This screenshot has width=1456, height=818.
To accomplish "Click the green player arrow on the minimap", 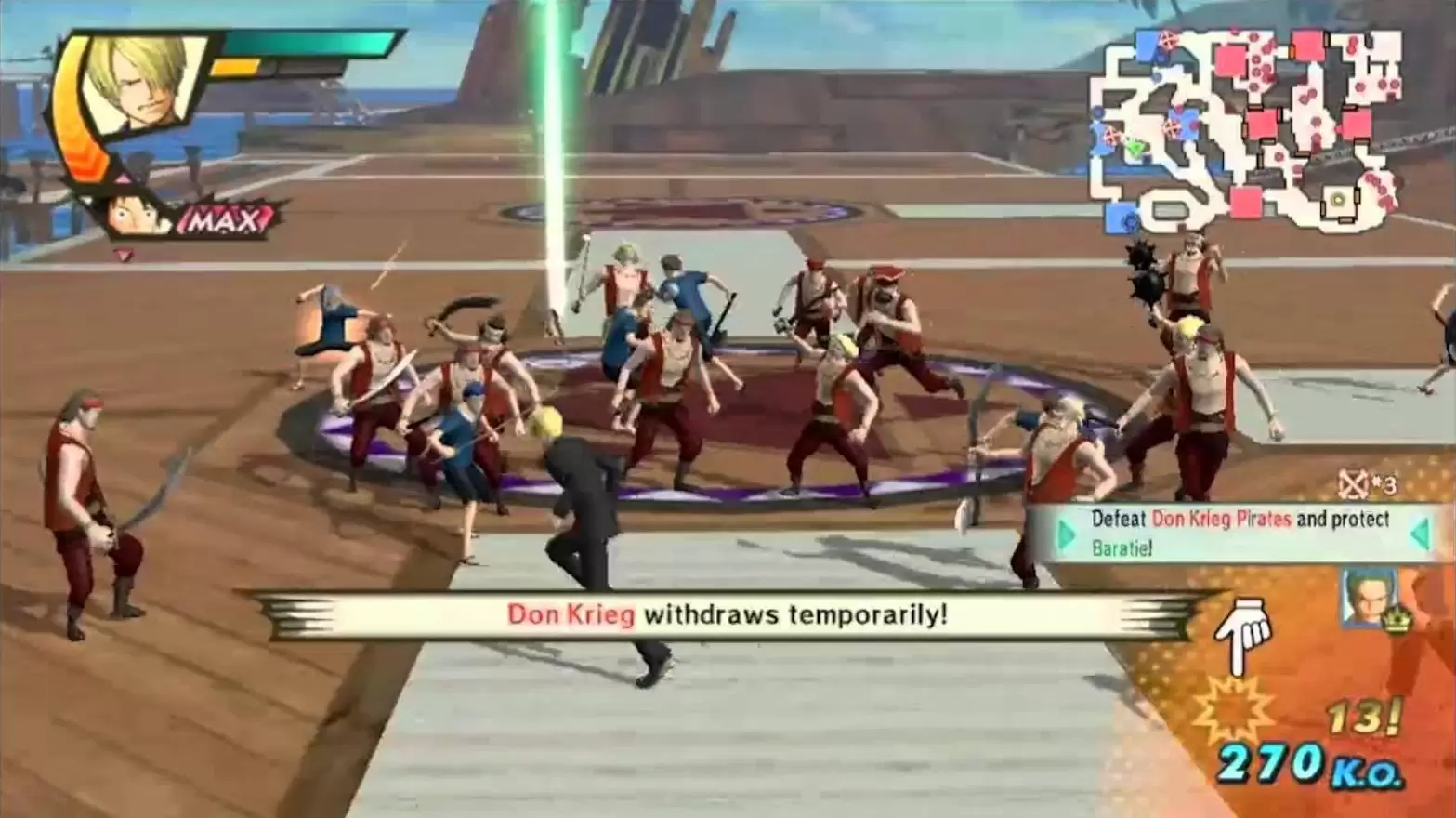I will coord(1135,147).
